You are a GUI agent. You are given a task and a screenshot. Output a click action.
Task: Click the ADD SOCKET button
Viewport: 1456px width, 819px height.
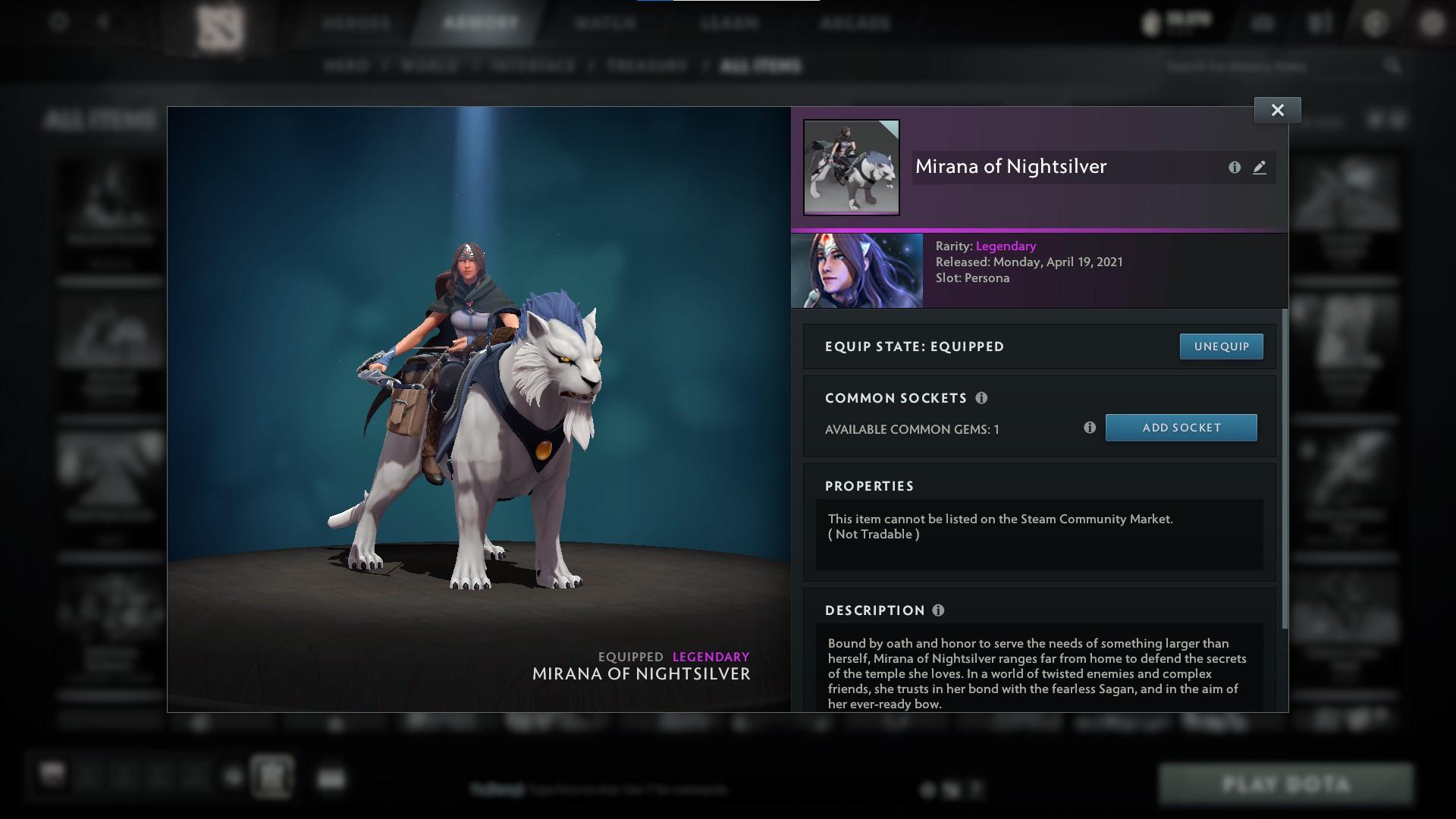pyautogui.click(x=1181, y=428)
